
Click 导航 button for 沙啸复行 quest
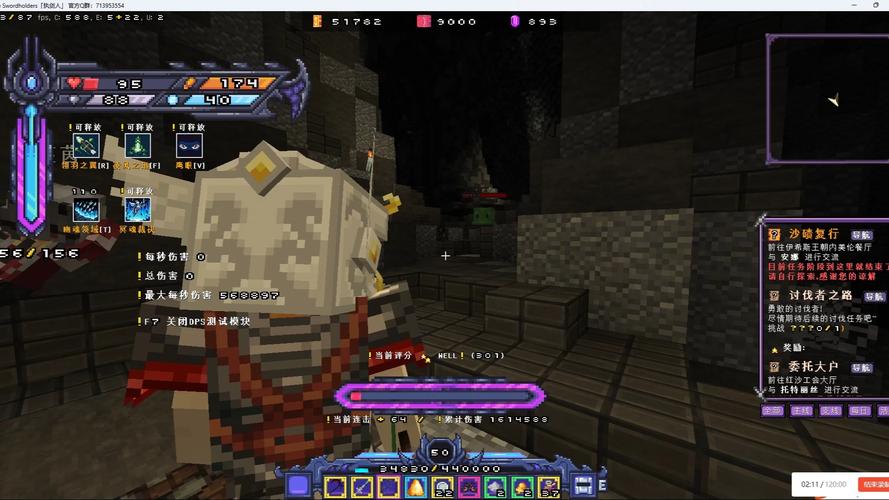click(x=862, y=235)
